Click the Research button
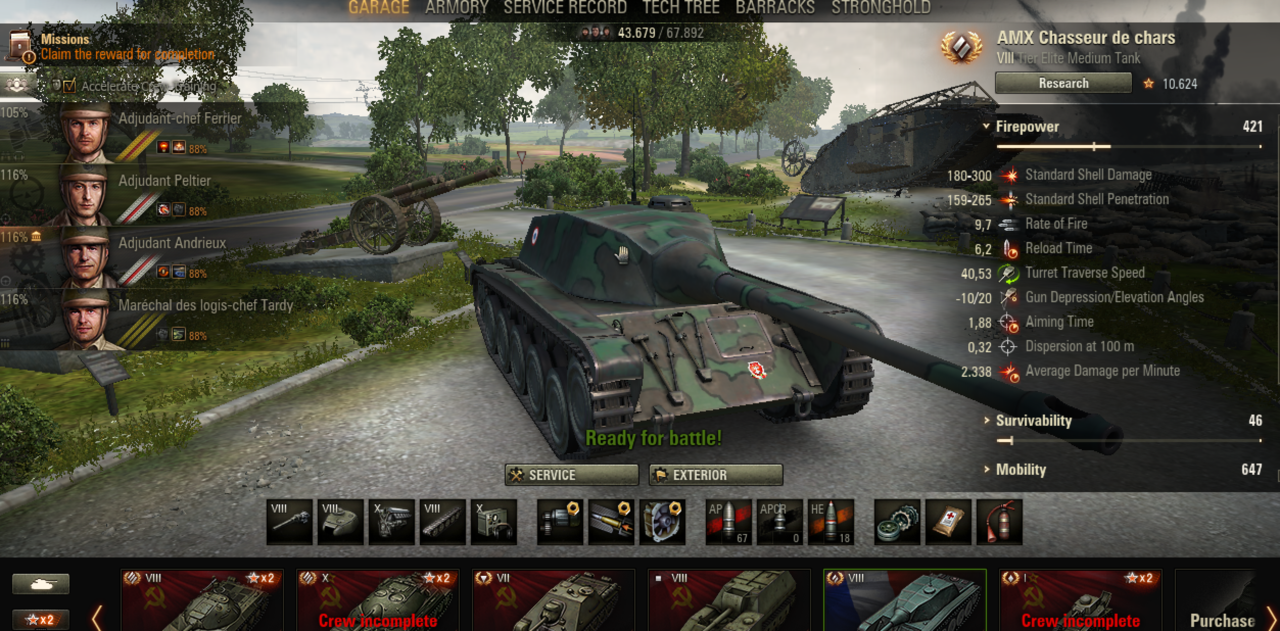The height and width of the screenshot is (631, 1280). [1063, 83]
